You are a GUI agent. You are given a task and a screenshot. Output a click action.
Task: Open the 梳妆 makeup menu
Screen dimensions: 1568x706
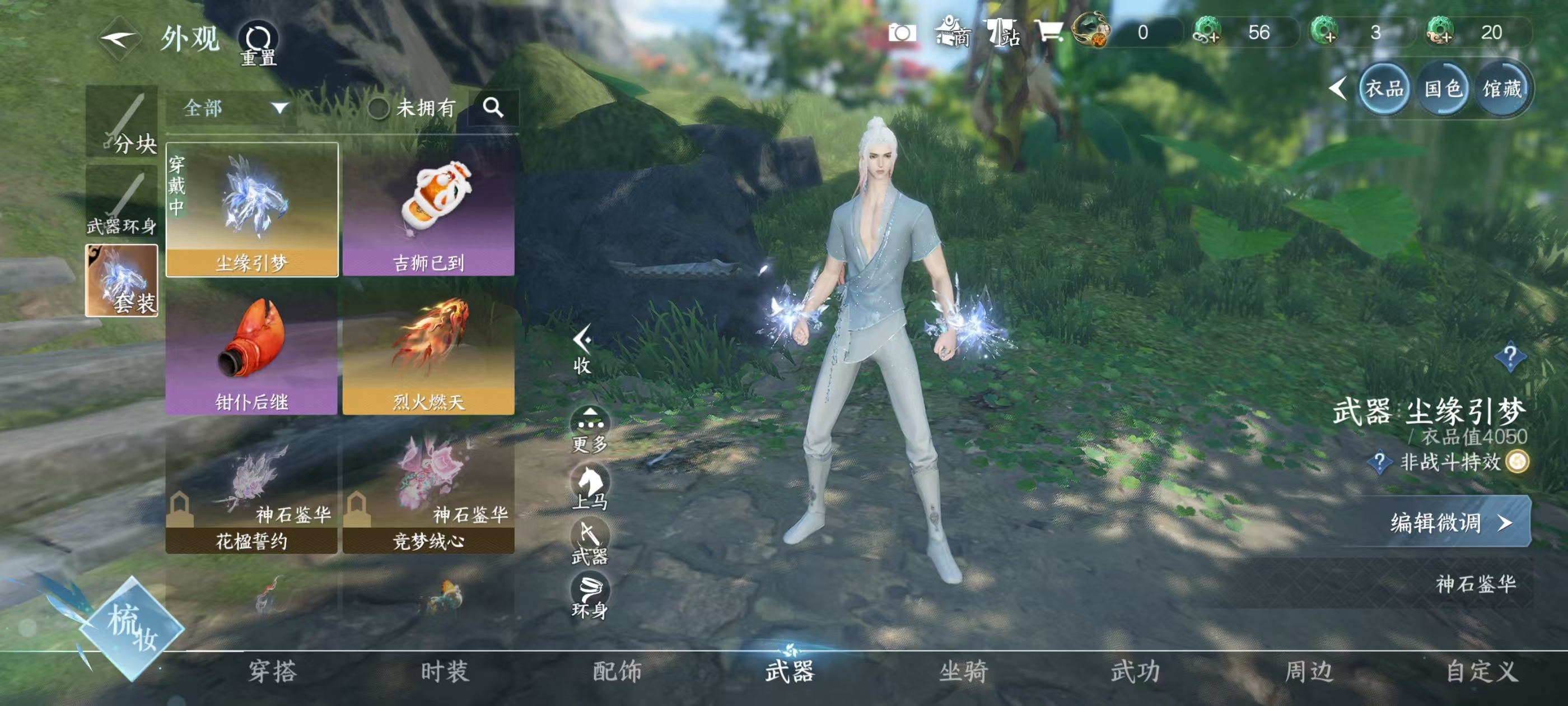coord(131,628)
